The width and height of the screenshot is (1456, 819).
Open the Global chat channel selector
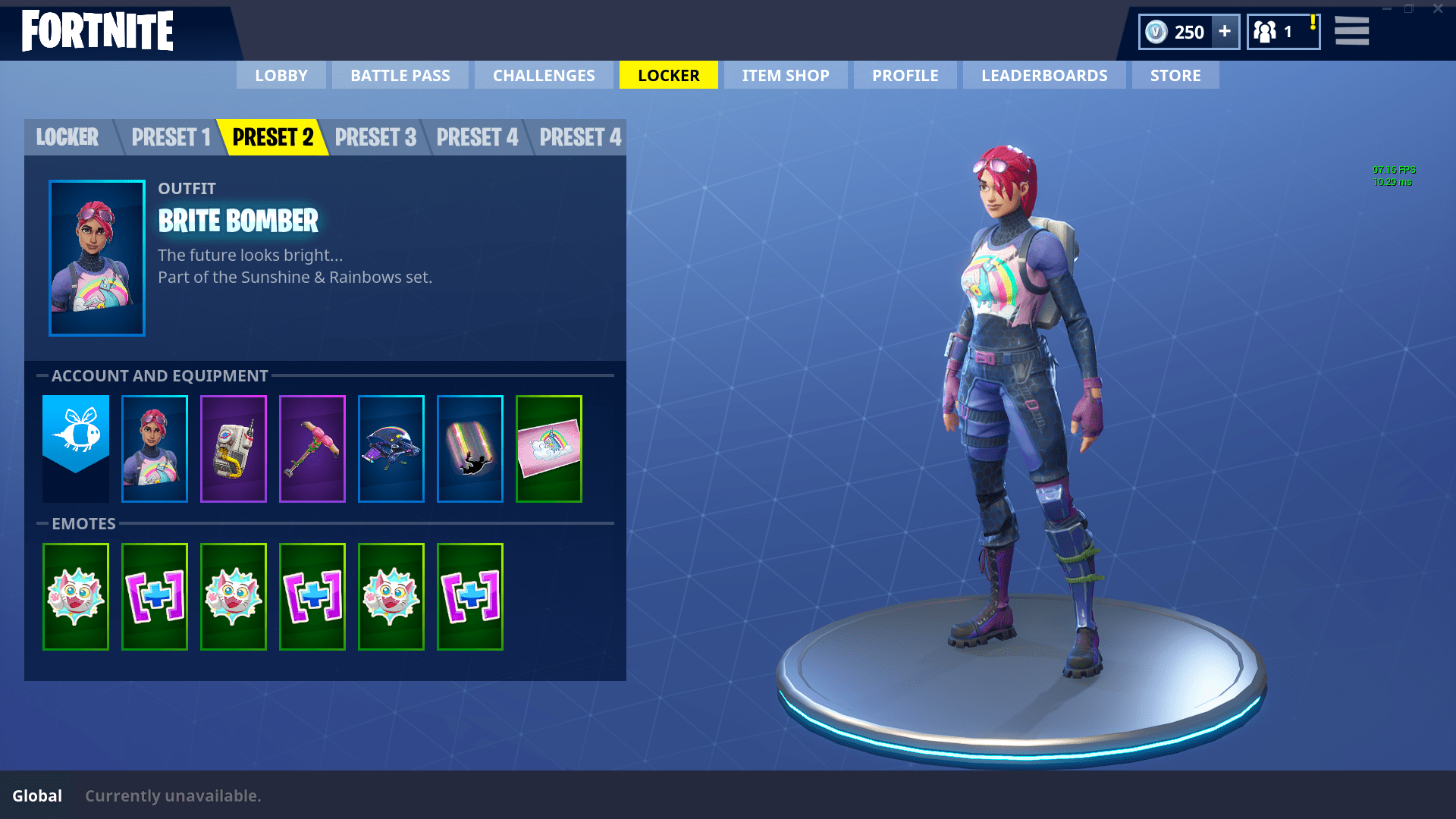click(x=36, y=795)
